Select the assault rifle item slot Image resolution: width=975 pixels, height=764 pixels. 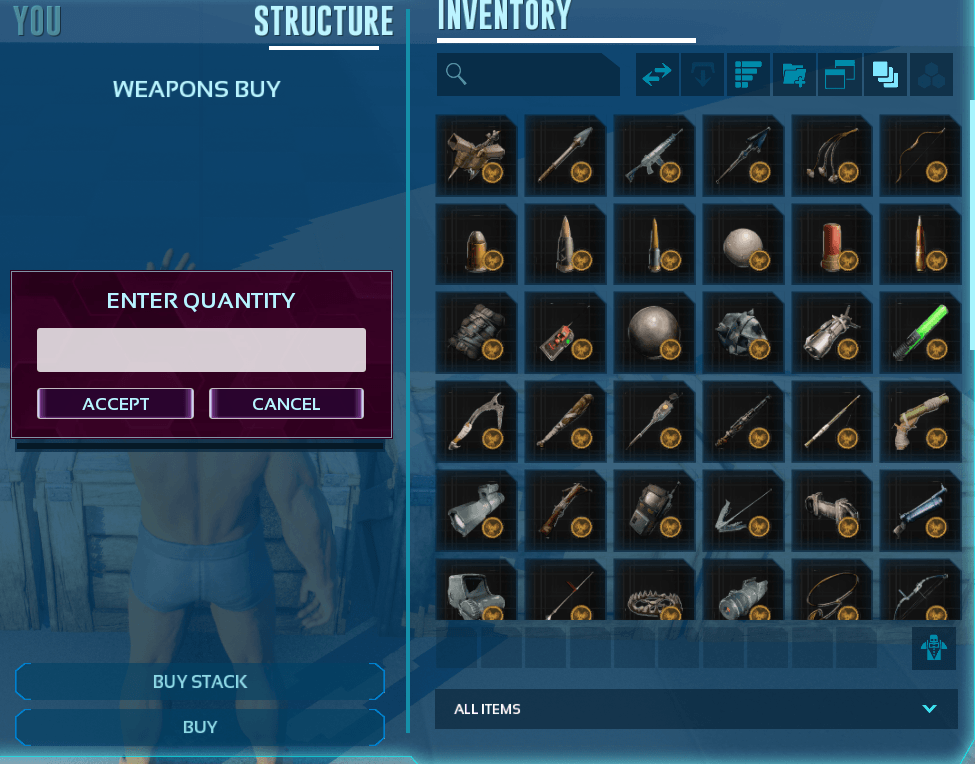[654, 155]
